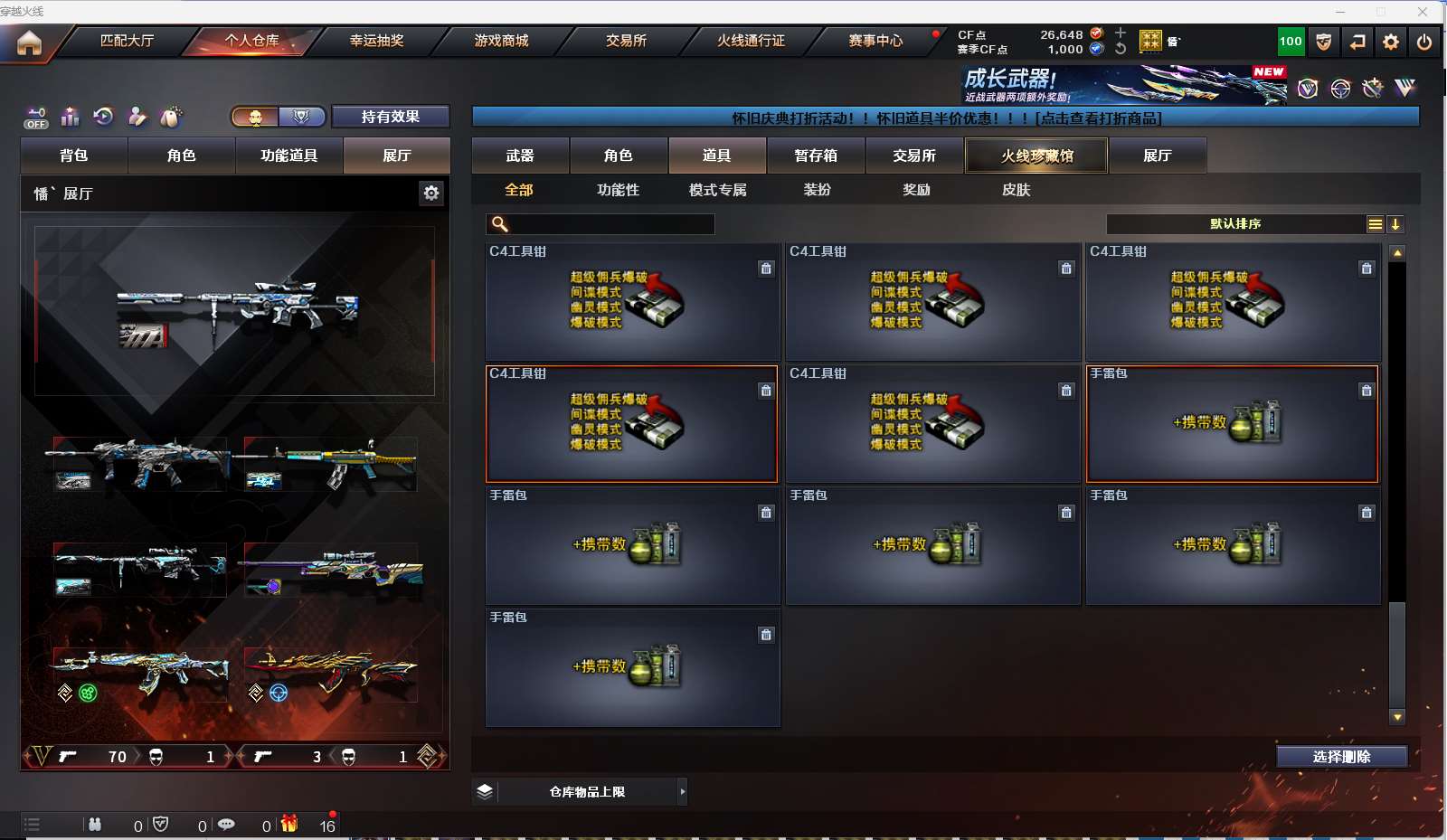
Task: Filter items by 皮肤 skin category
Action: [1017, 190]
